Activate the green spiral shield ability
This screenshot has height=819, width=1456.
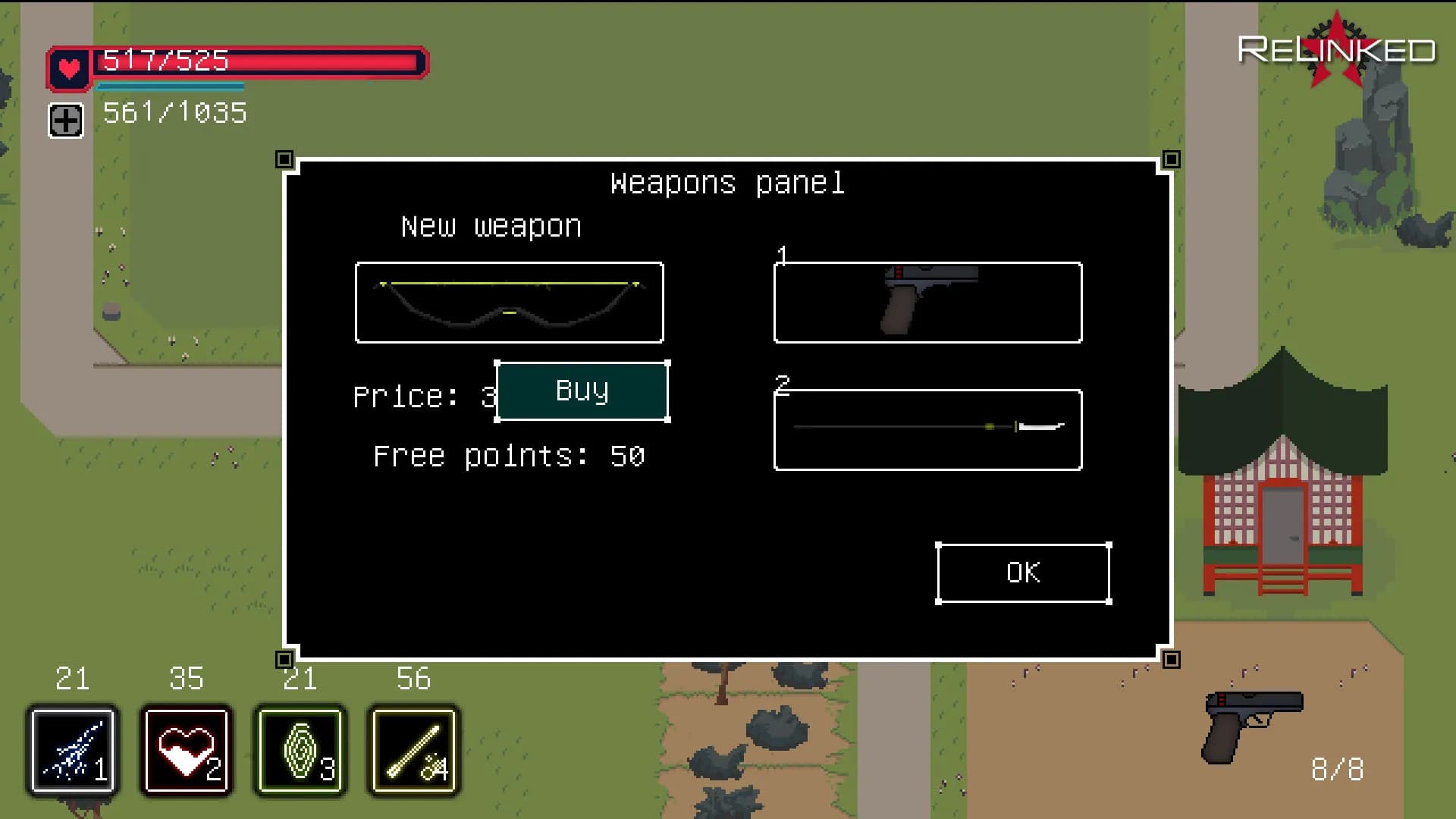click(x=300, y=751)
